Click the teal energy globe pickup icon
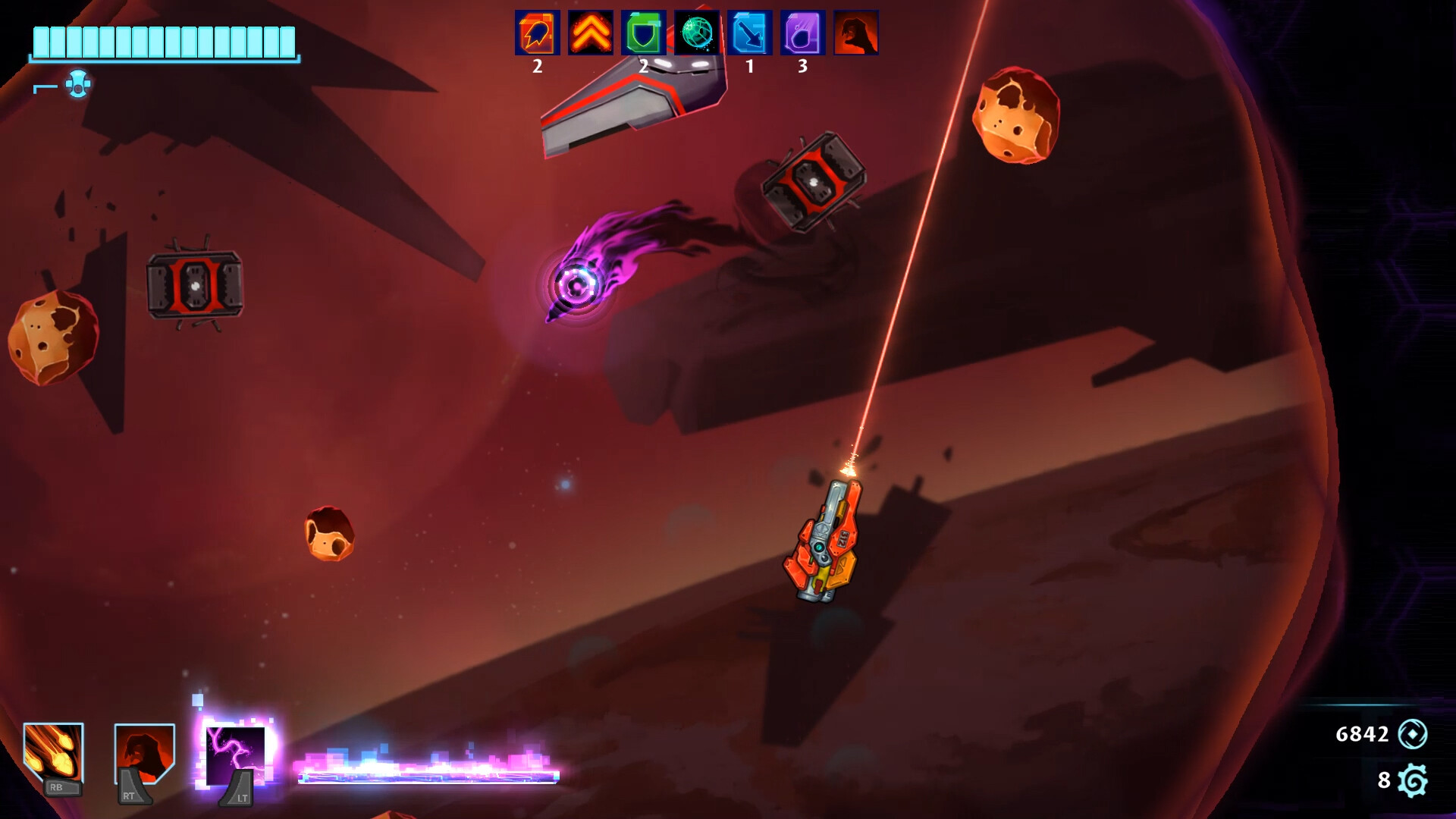Image resolution: width=1456 pixels, height=819 pixels. coord(697,33)
